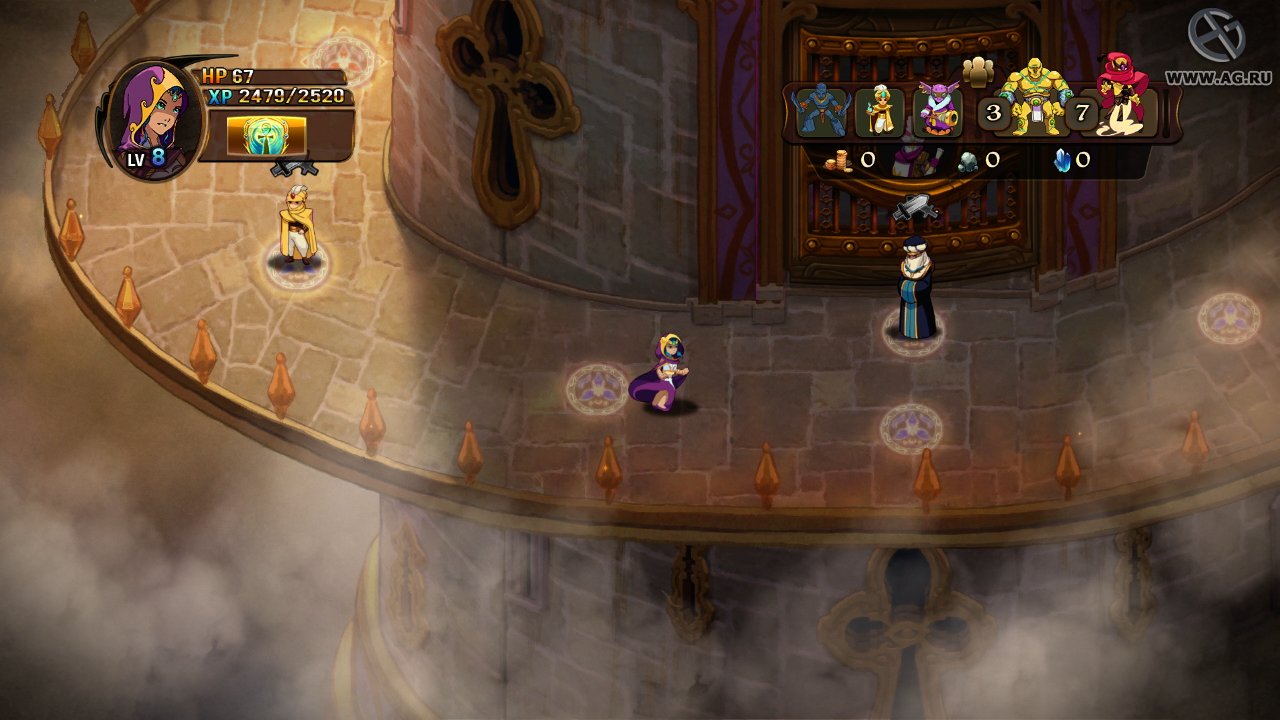Select the Djinn unit slot in the roster
1280x720 pixels.
pyautogui.click(x=822, y=113)
